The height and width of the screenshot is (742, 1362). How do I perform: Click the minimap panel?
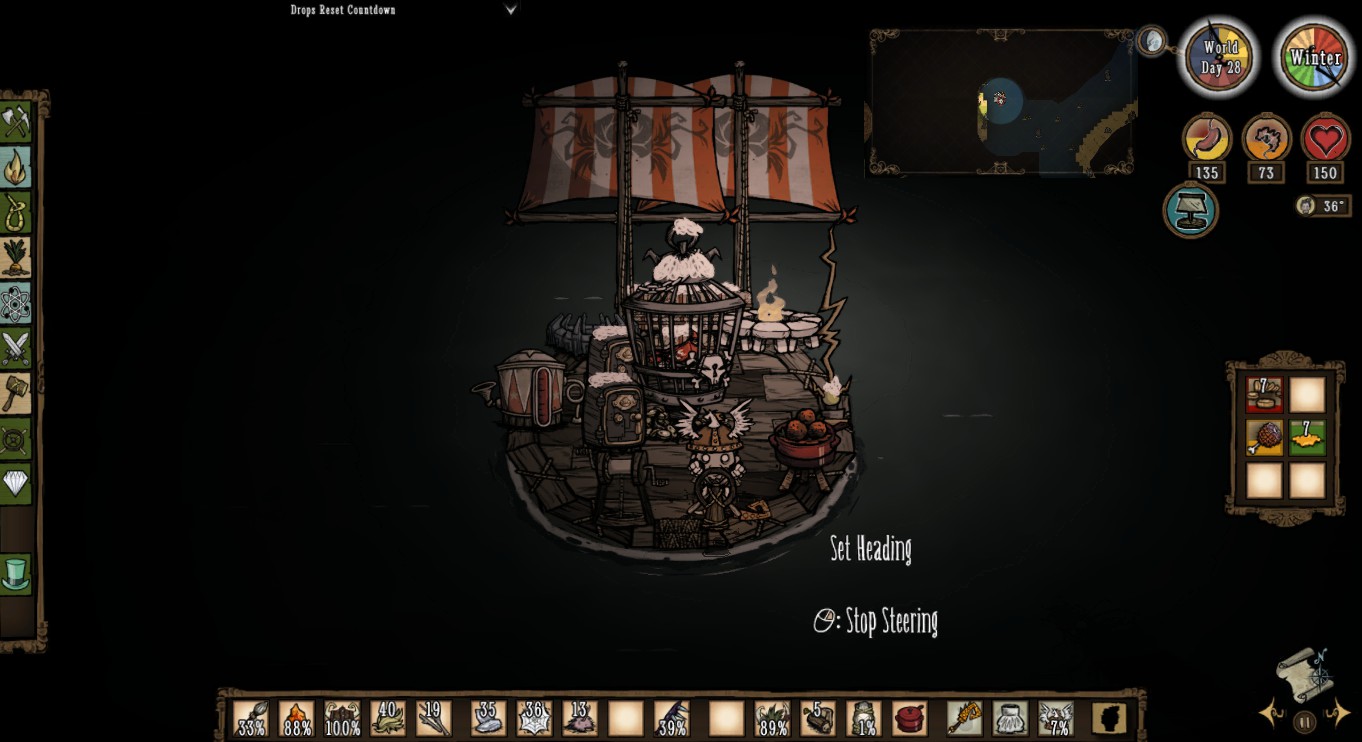[1002, 102]
